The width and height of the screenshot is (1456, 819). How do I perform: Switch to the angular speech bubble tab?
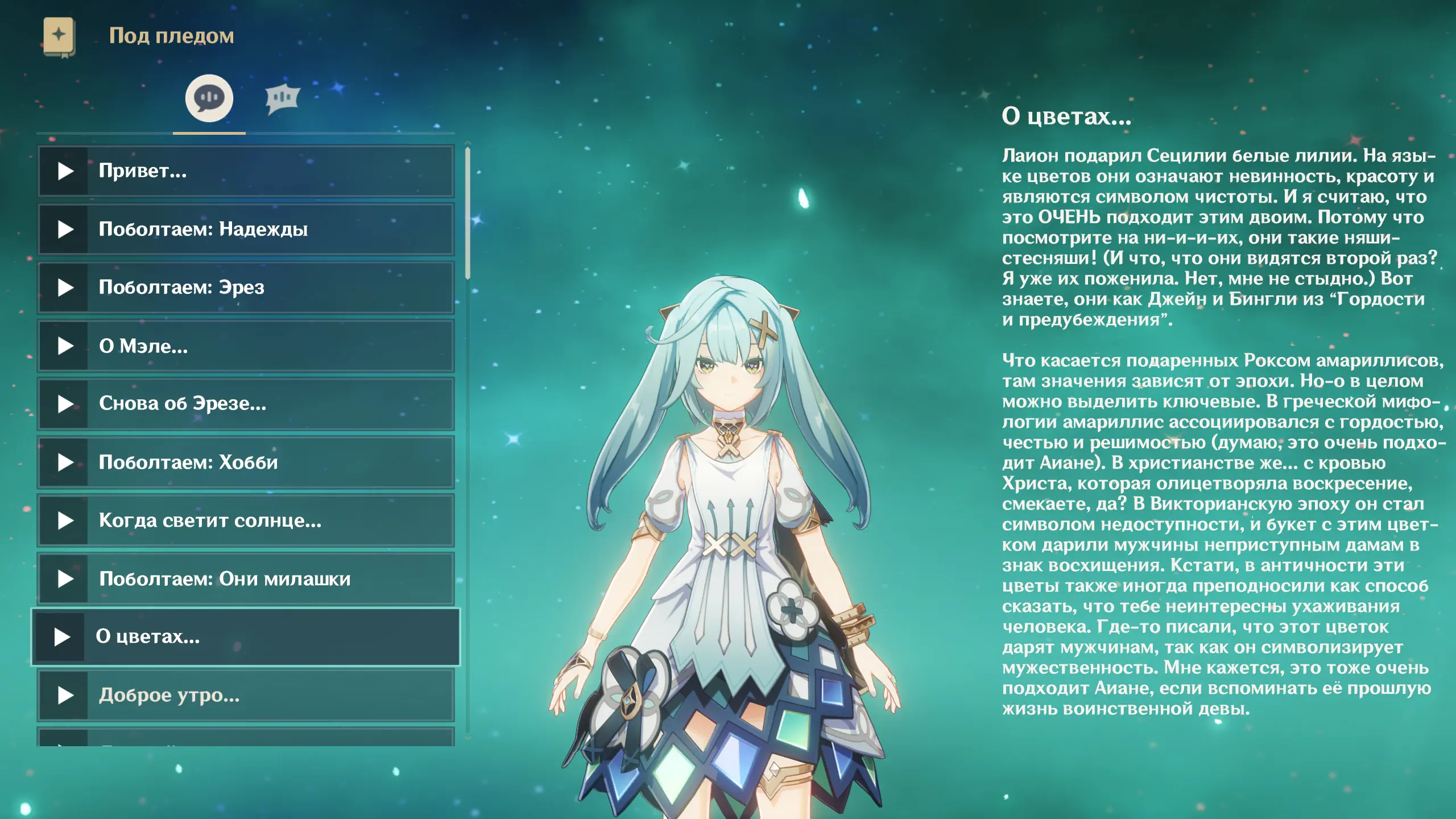[x=282, y=98]
